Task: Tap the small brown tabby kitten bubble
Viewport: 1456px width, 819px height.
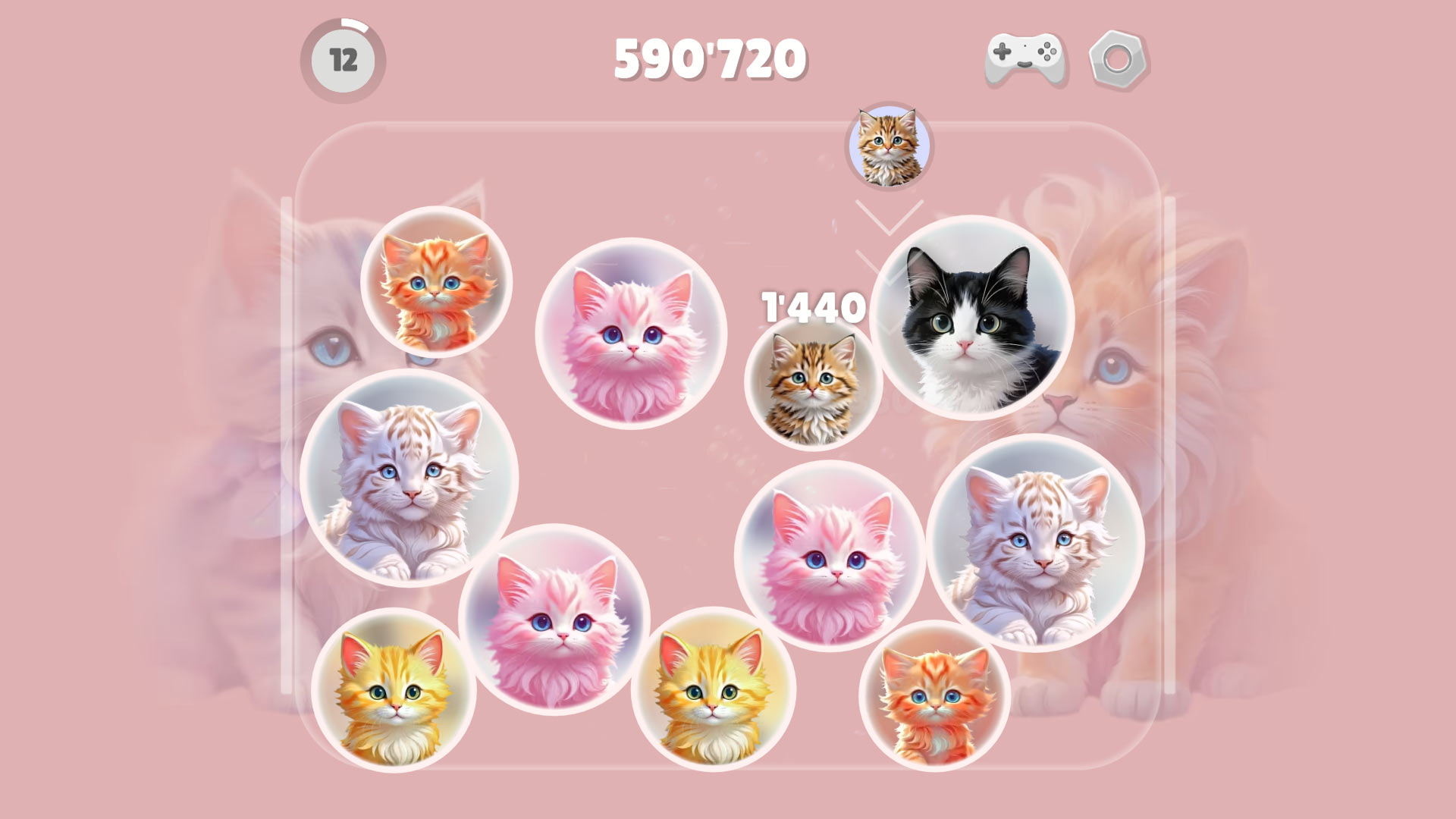Action: 815,387
